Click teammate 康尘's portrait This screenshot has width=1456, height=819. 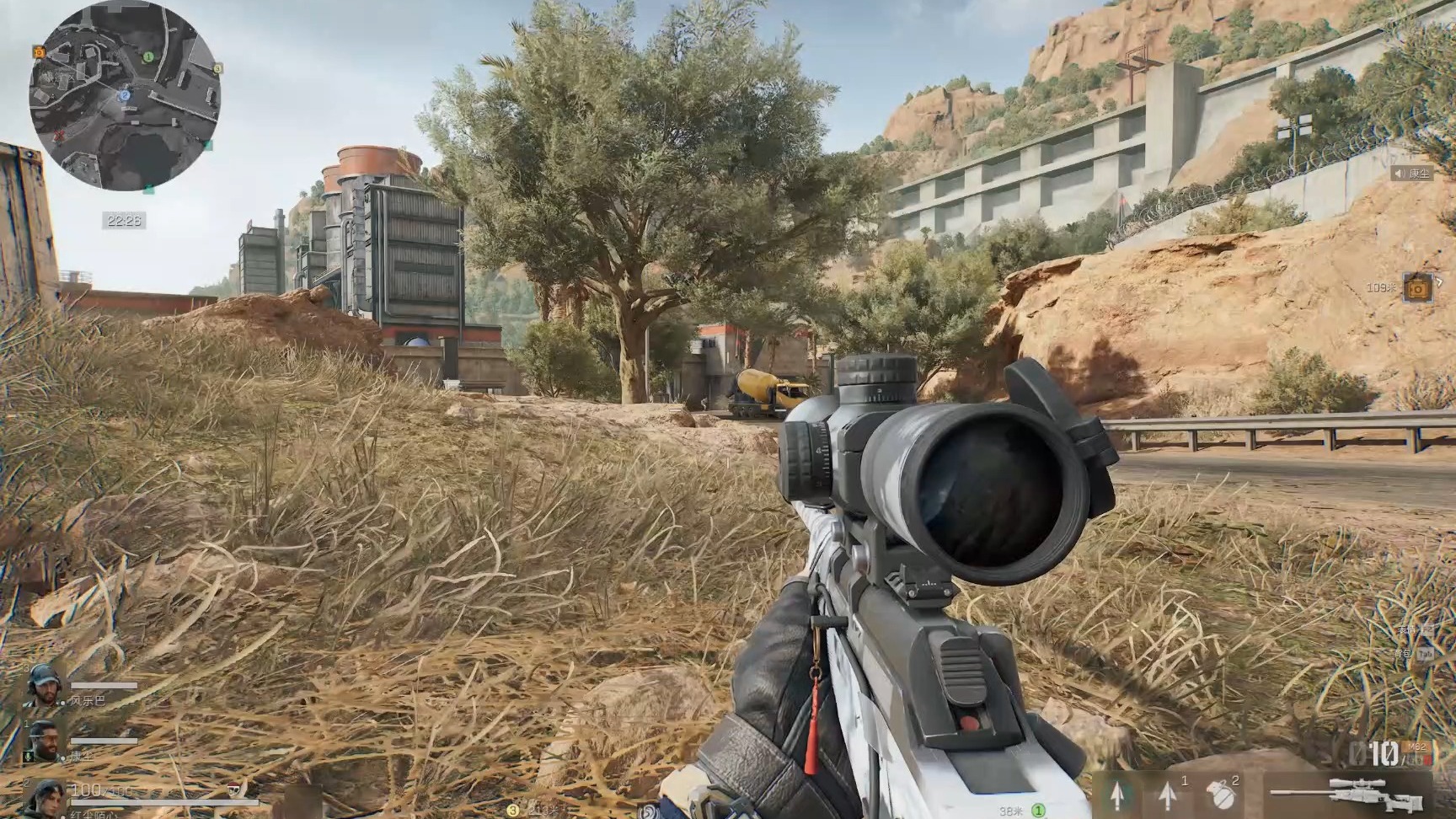pos(44,741)
